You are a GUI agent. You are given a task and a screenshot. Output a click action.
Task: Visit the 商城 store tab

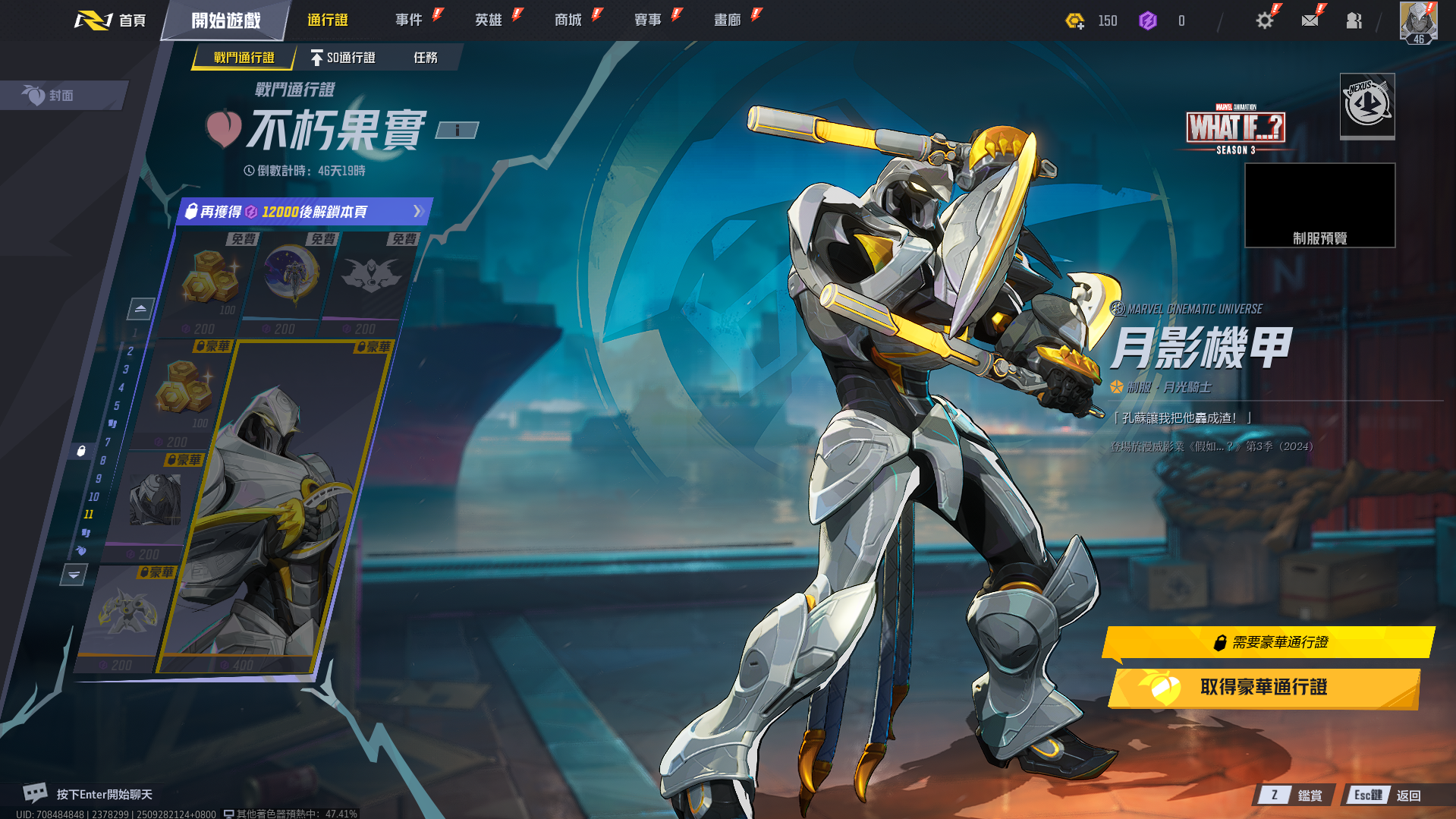point(568,20)
